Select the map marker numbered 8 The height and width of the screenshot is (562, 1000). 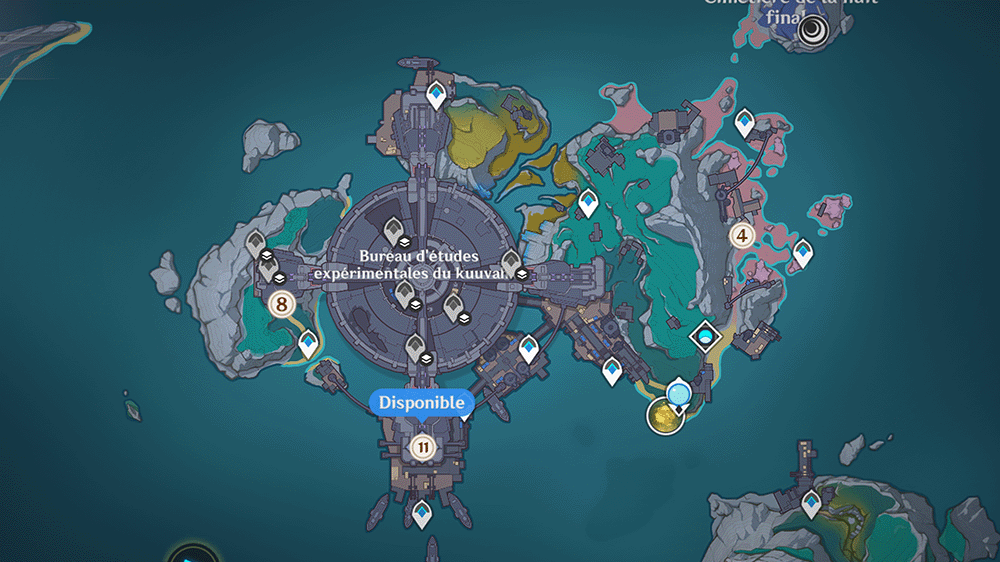tap(281, 304)
